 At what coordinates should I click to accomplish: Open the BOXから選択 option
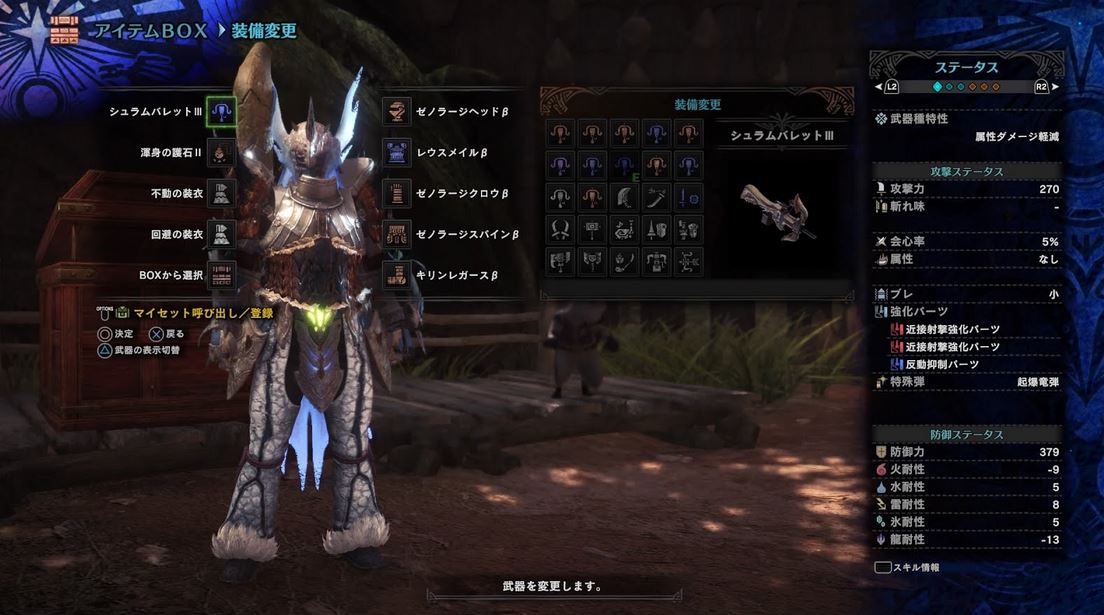pyautogui.click(x=221, y=274)
